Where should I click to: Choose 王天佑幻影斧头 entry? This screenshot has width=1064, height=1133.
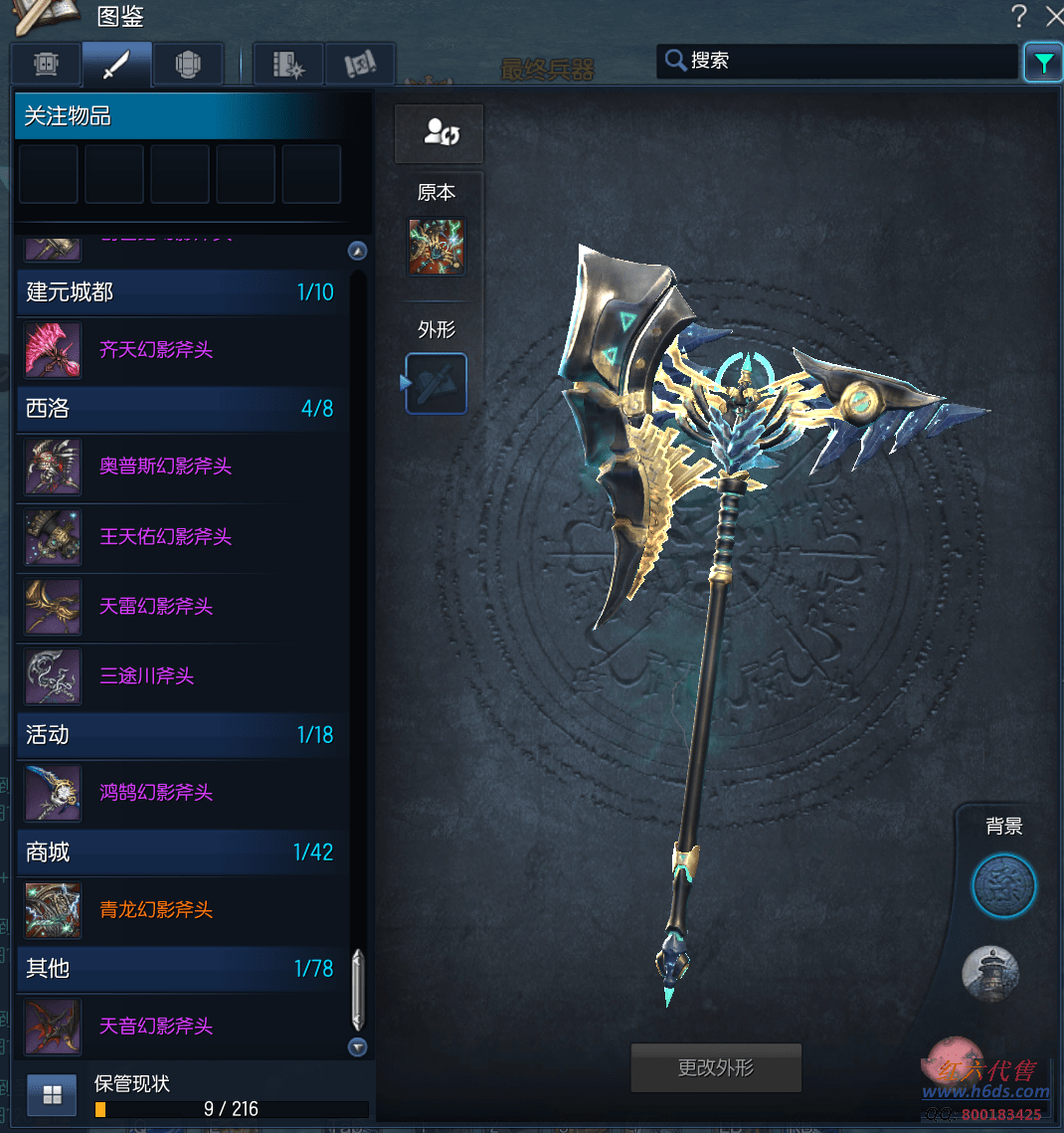165,537
